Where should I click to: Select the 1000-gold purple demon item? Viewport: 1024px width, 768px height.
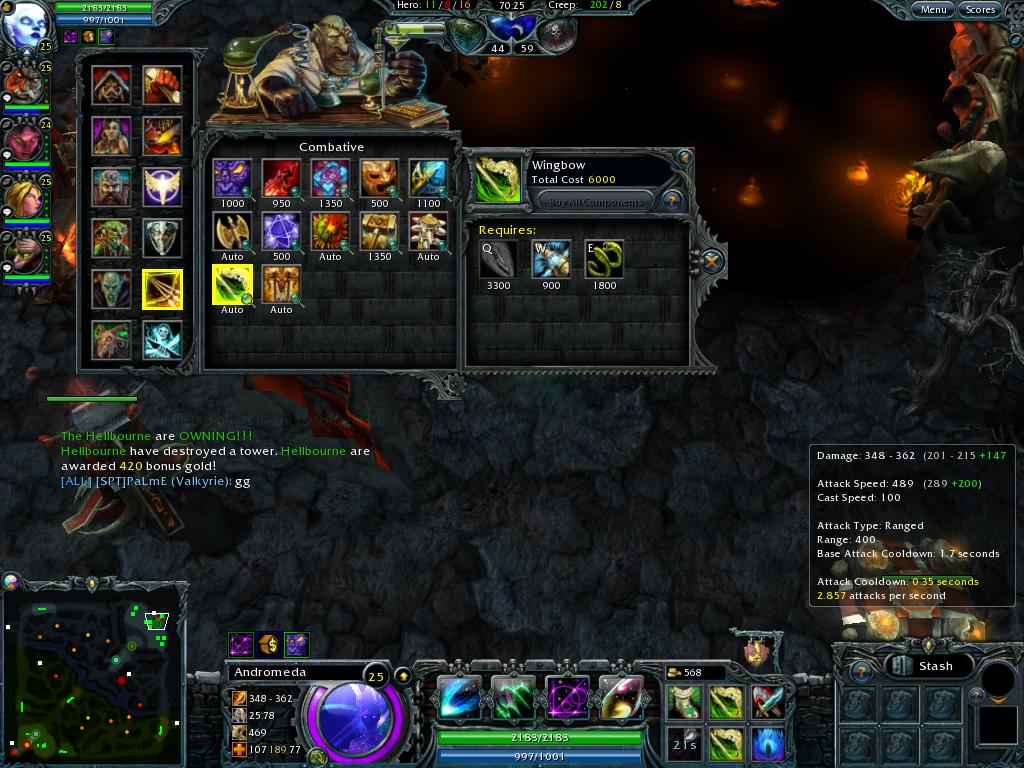232,179
